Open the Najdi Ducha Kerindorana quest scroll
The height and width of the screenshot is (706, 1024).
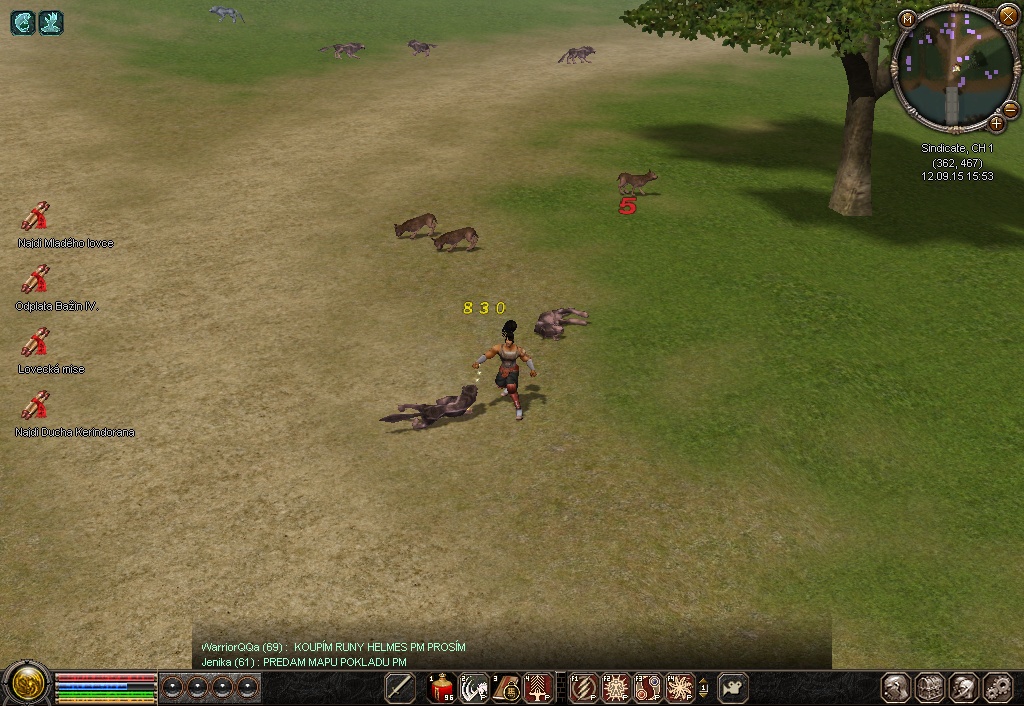[36, 405]
